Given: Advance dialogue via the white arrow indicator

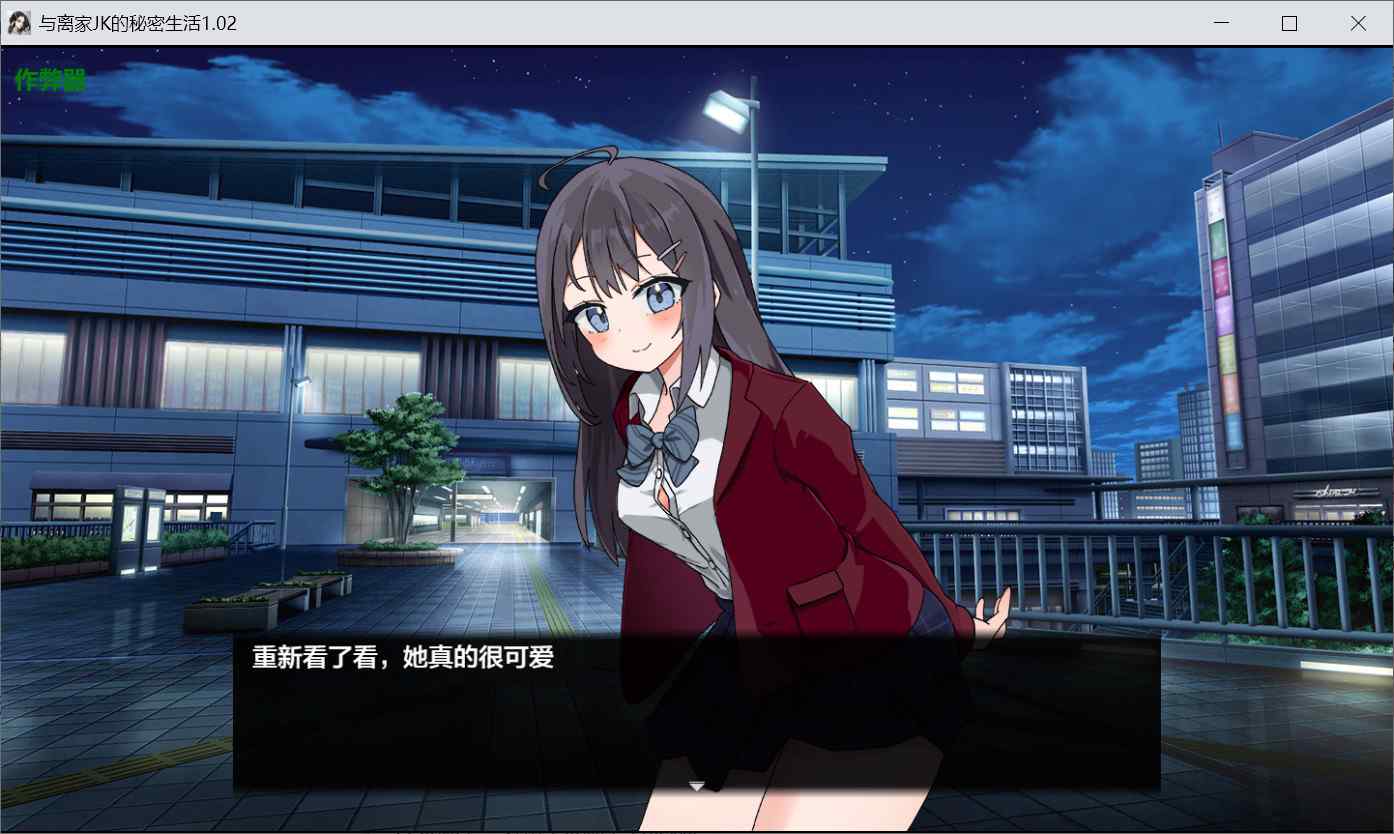Looking at the screenshot, I should tap(697, 786).
